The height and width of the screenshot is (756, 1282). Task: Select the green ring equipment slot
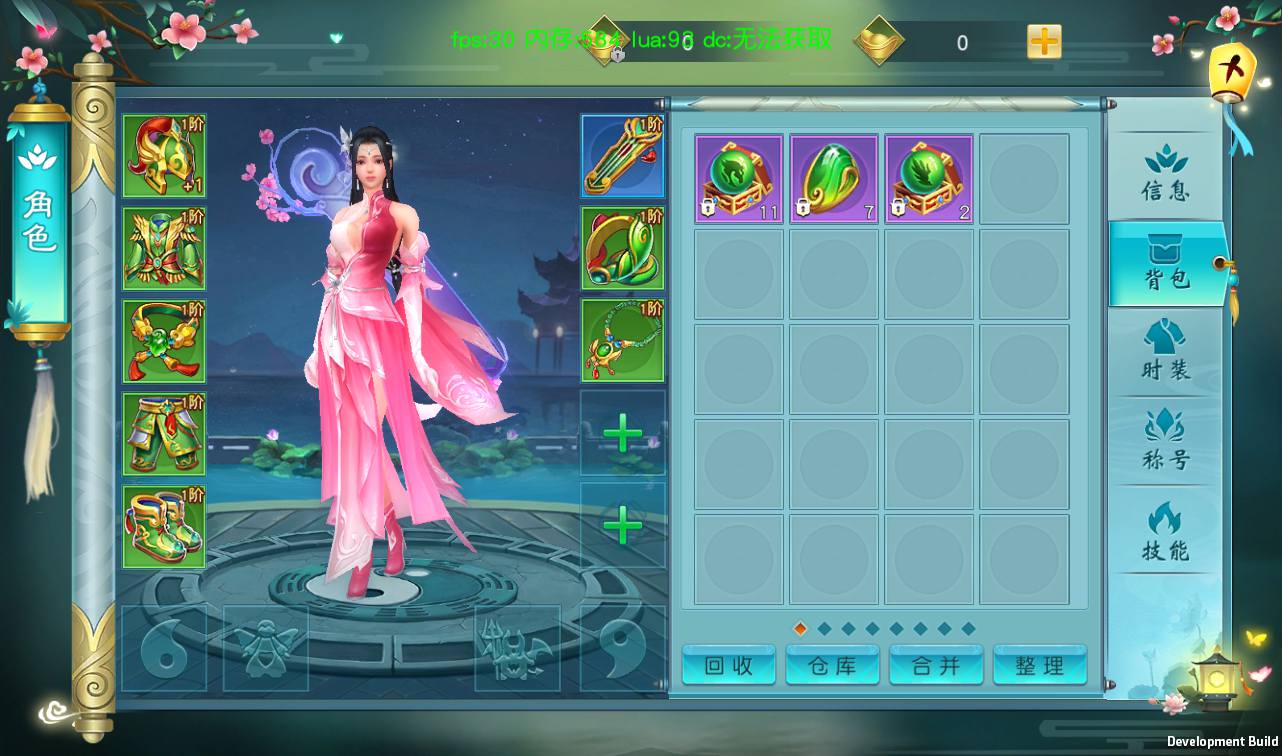(622, 249)
